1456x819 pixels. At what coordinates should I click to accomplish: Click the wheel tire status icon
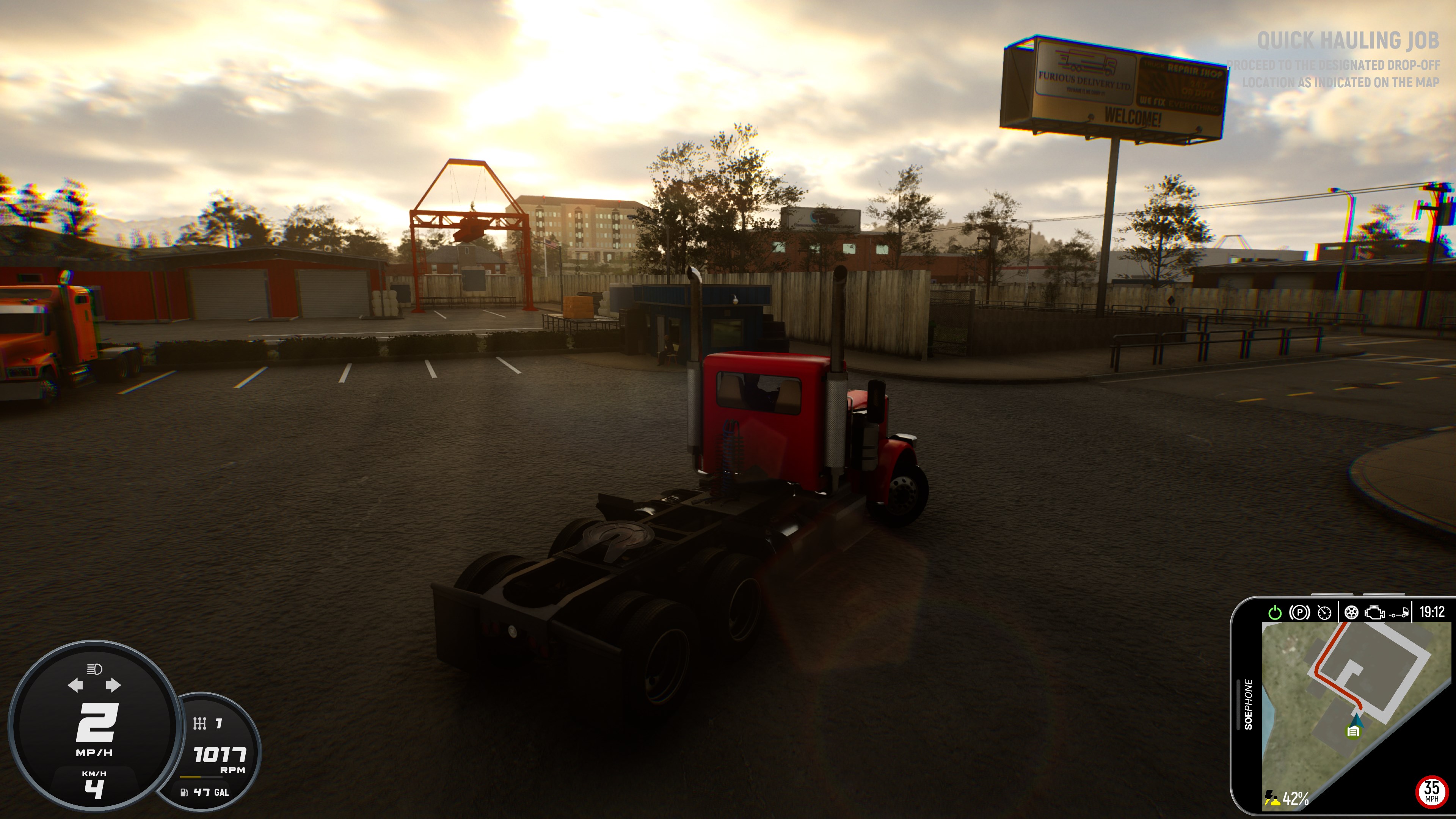click(1351, 613)
